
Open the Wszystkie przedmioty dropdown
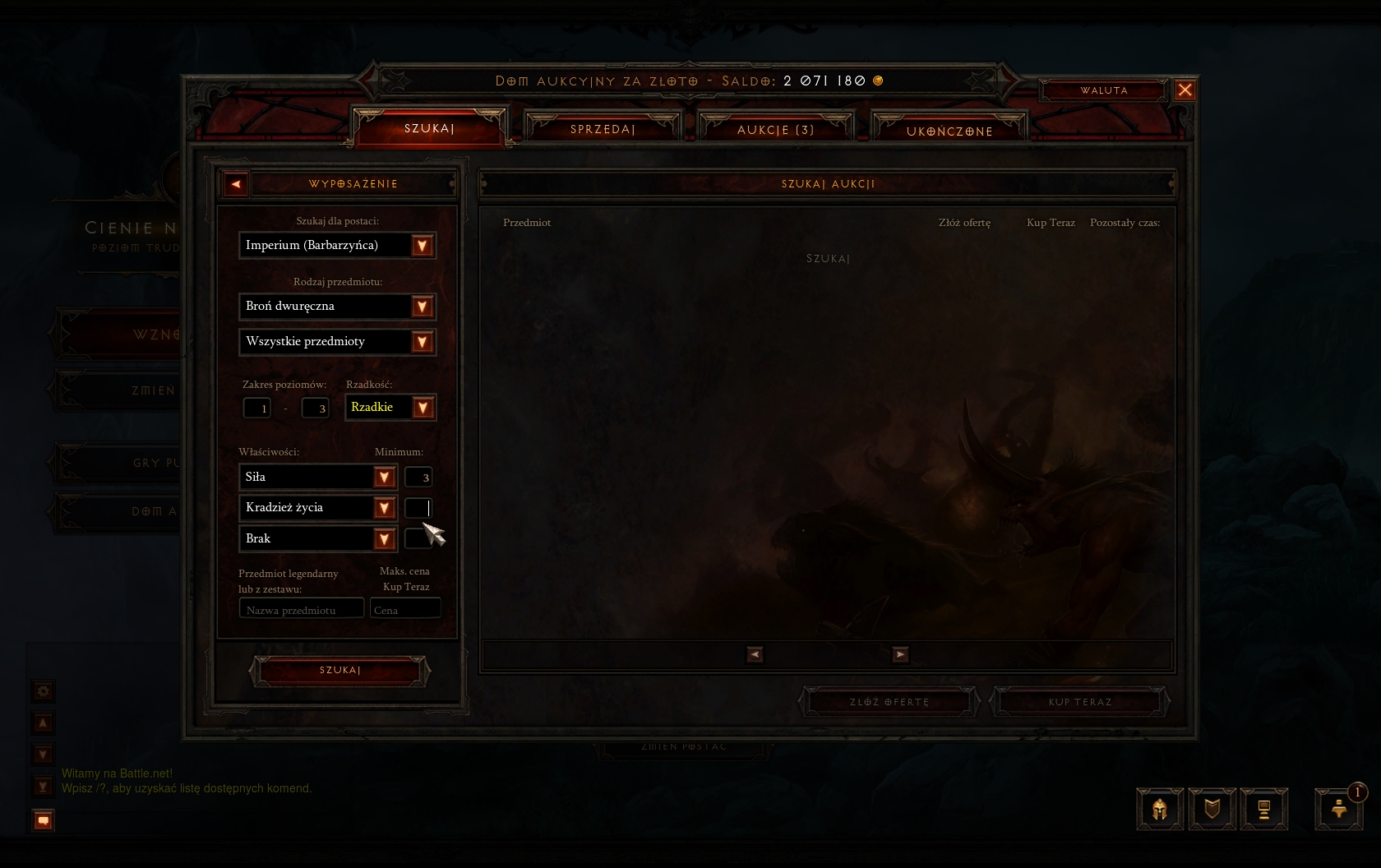[x=422, y=342]
